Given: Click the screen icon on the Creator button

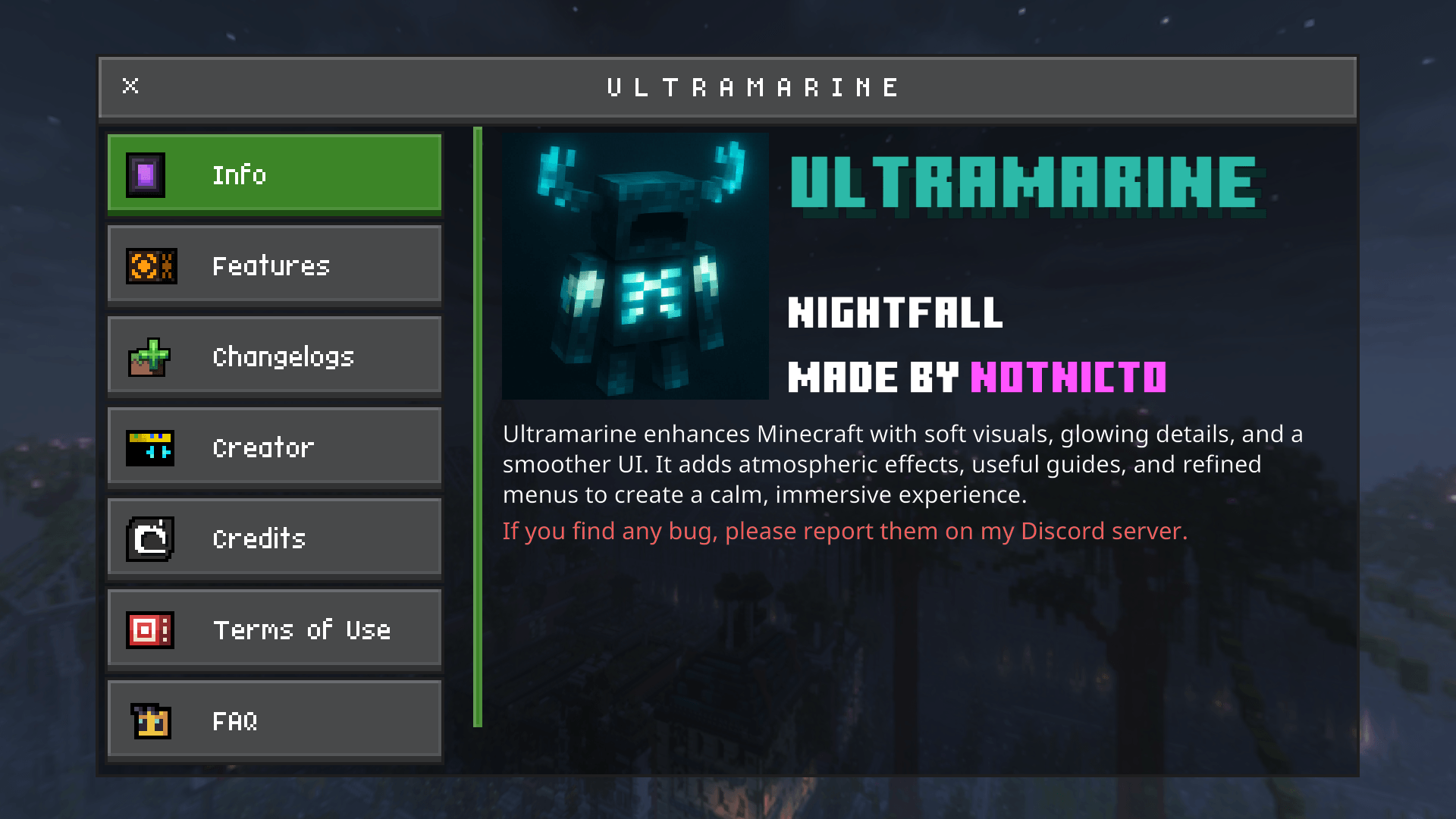Looking at the screenshot, I should [149, 447].
